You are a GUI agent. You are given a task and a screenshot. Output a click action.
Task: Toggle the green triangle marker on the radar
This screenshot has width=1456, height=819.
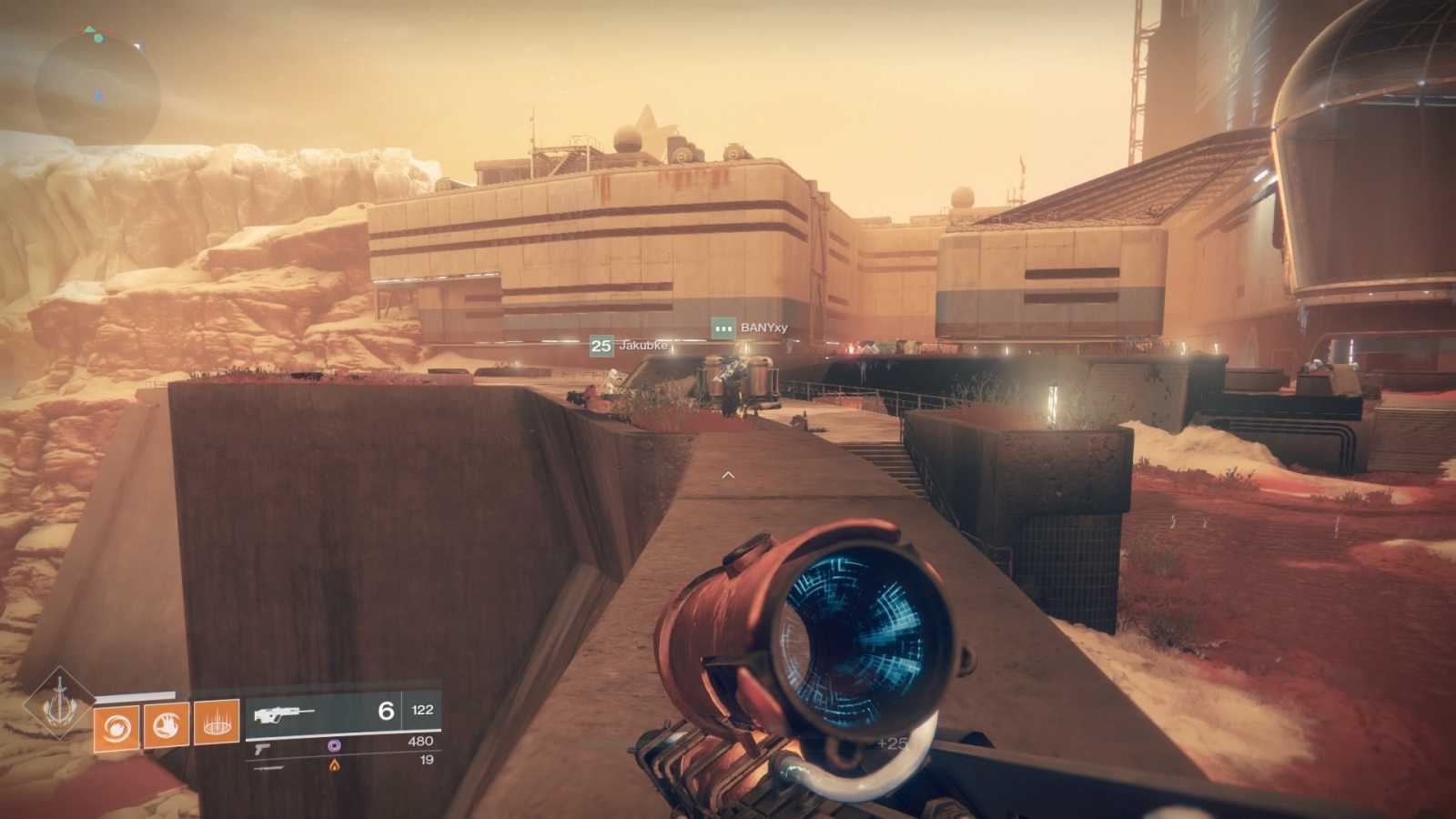click(x=89, y=28)
